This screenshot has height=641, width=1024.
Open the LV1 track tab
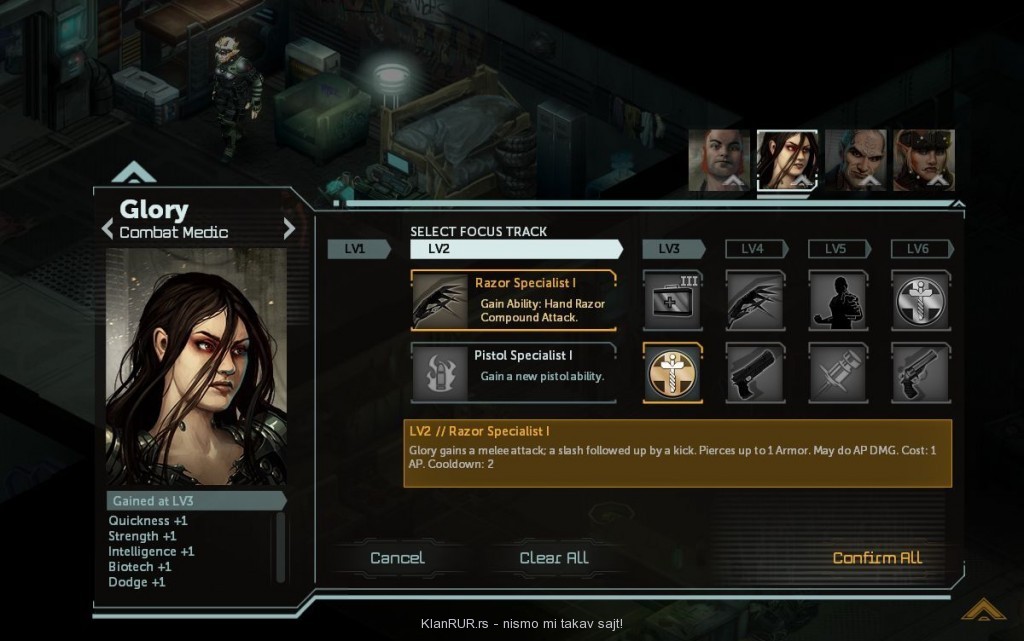coord(357,249)
